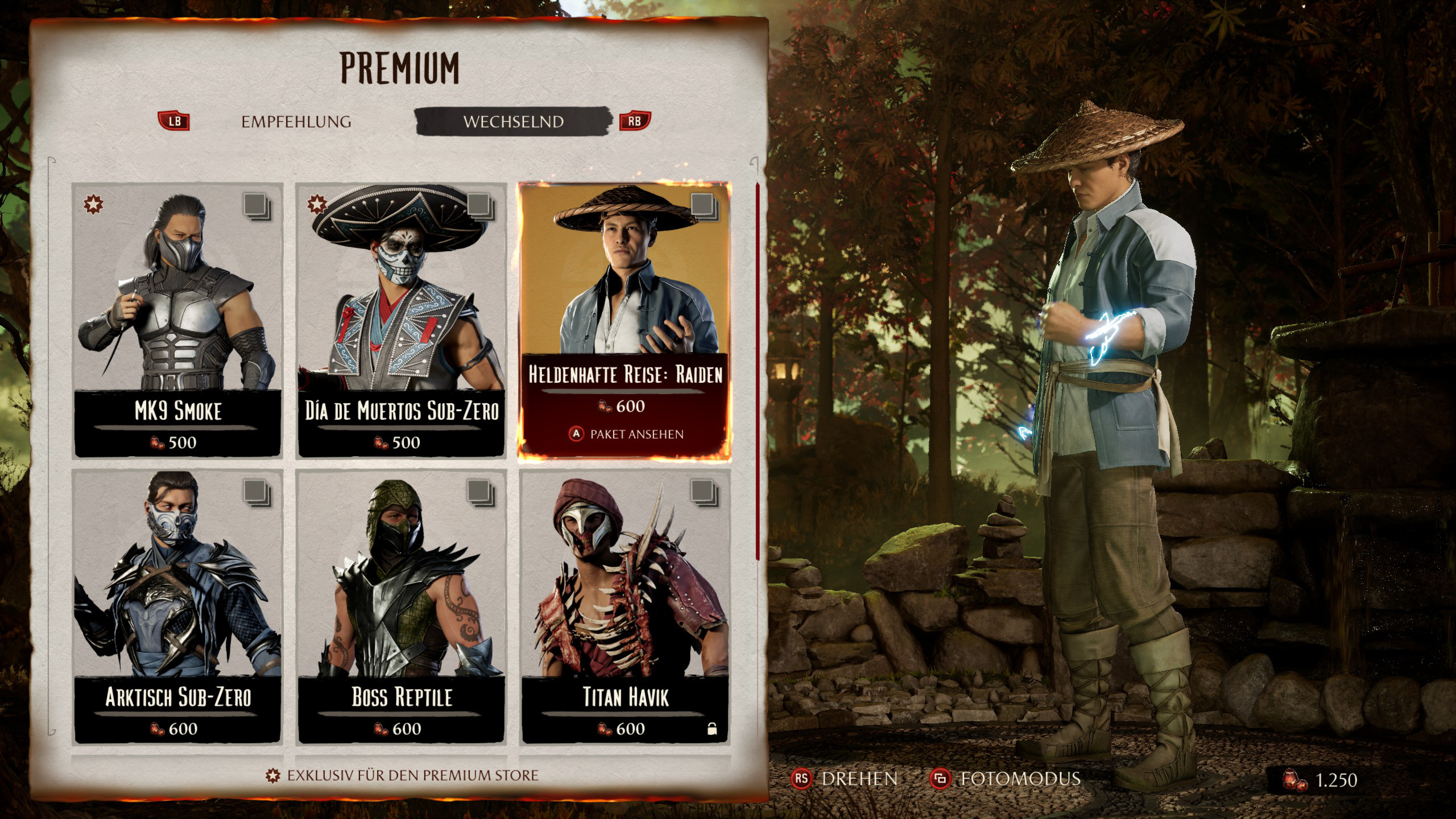Select the Wechselnd tab
This screenshot has height=819, width=1456.
(513, 122)
